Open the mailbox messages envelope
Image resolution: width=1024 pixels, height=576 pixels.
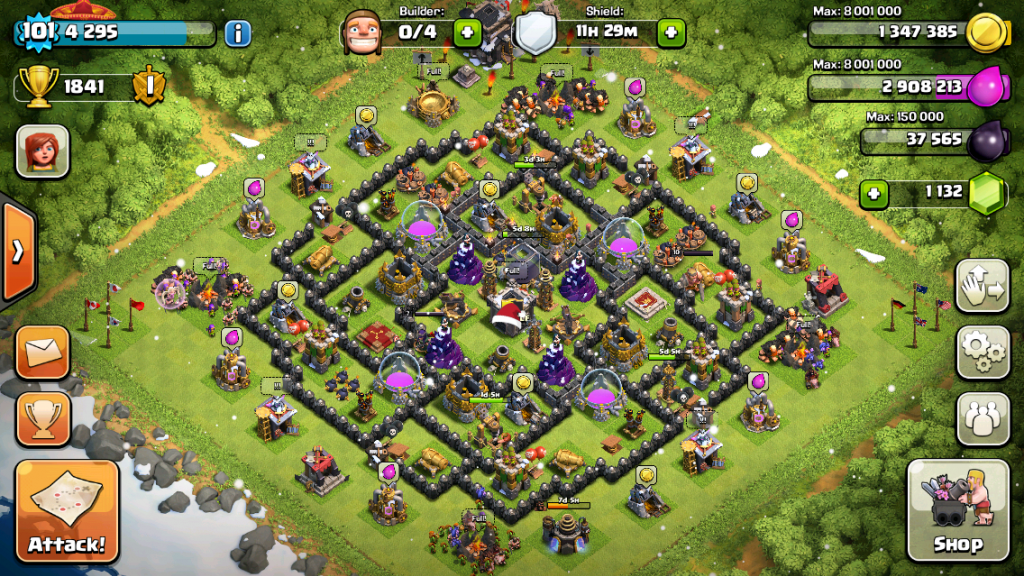point(43,352)
